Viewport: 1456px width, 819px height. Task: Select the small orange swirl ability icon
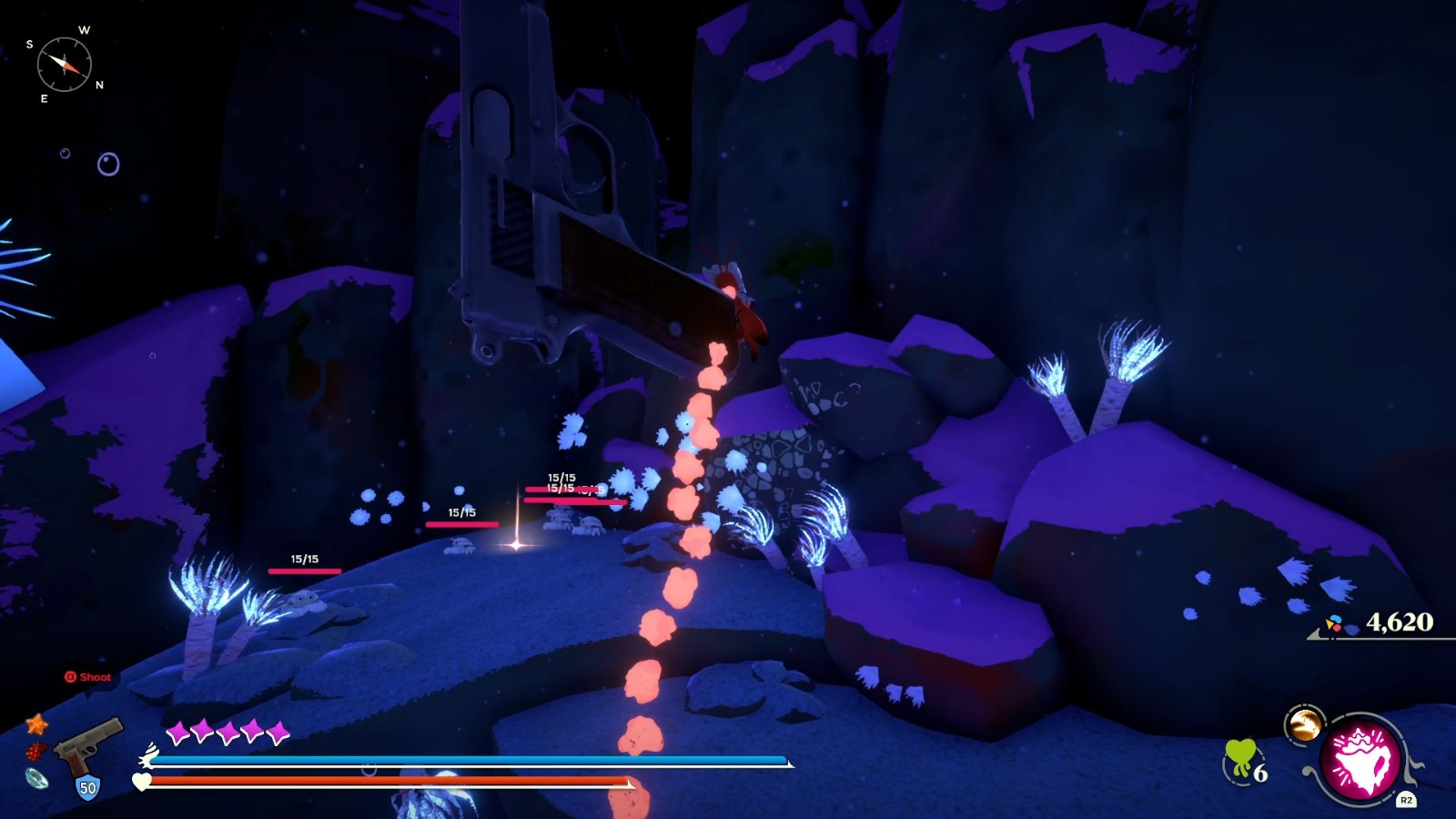(x=1303, y=725)
